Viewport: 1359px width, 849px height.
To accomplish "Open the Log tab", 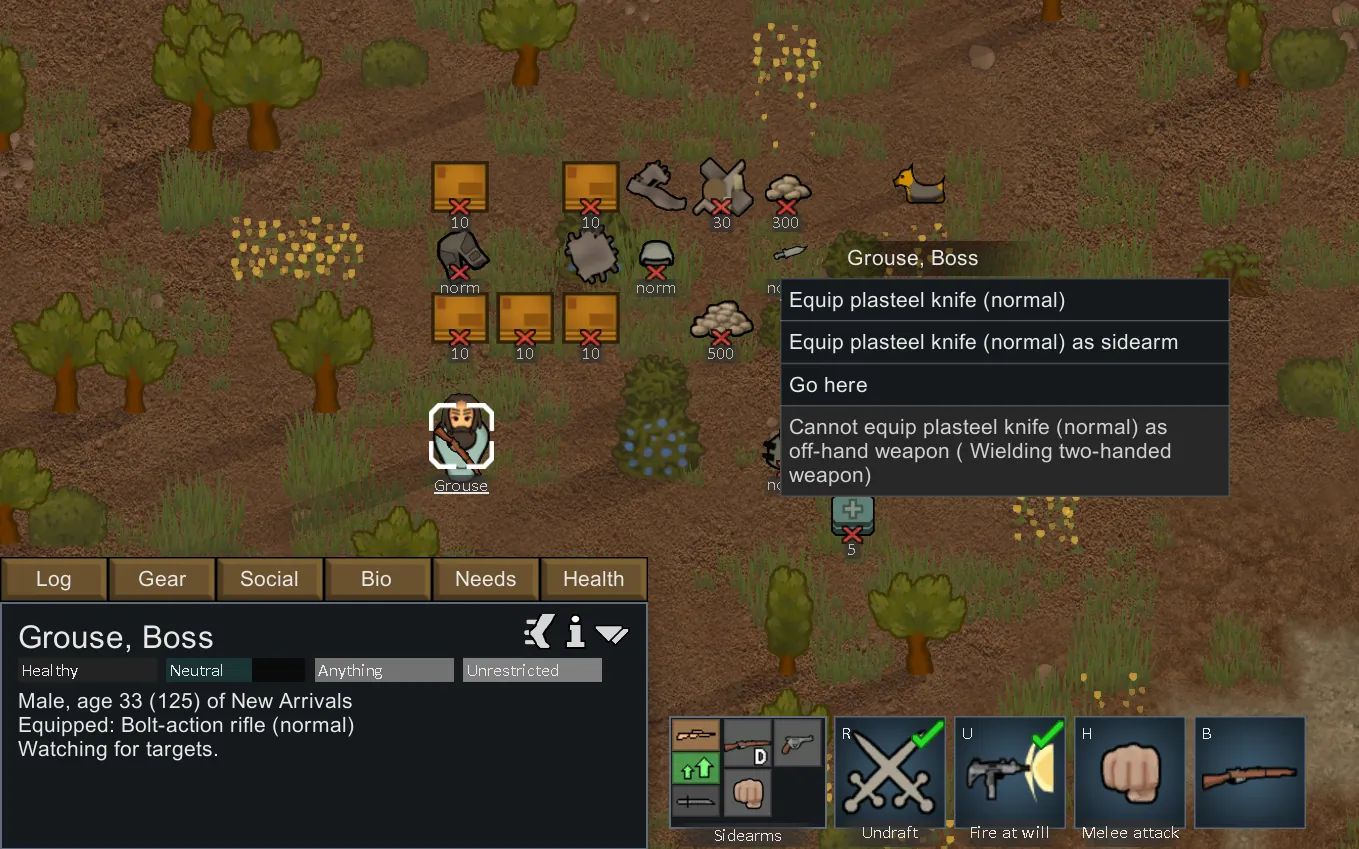I will pyautogui.click(x=53, y=579).
